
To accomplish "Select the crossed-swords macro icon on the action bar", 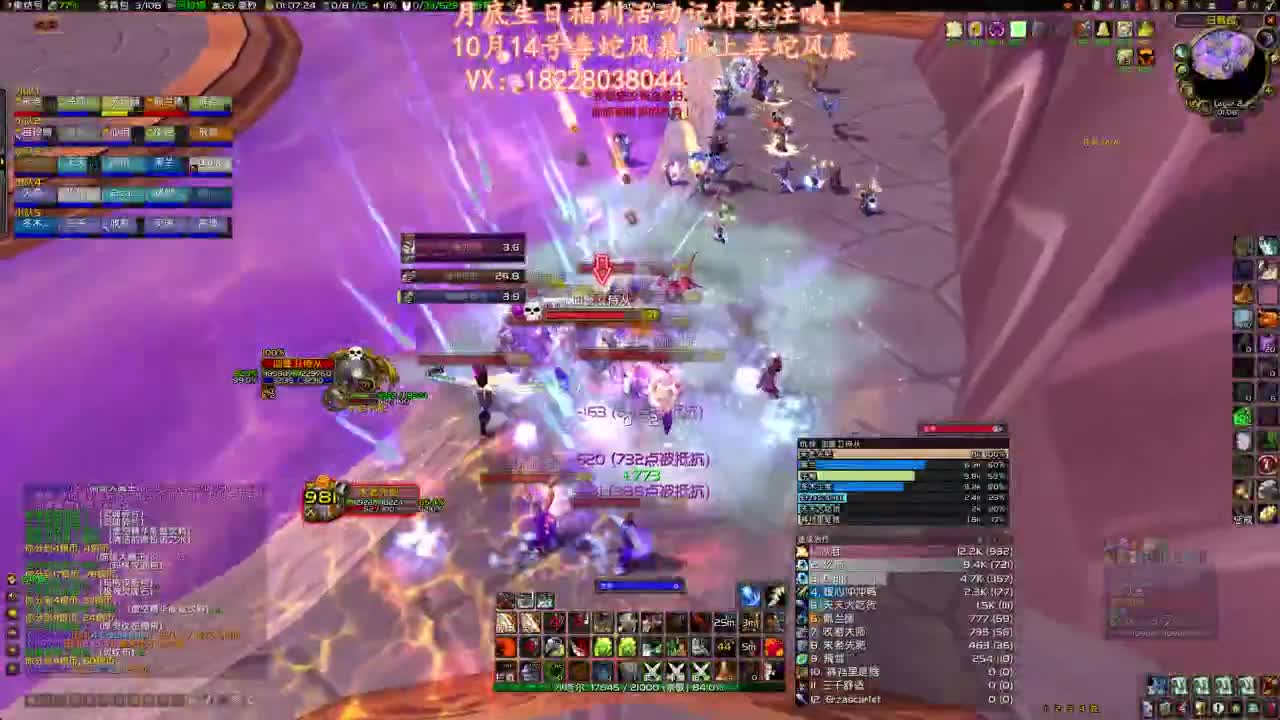I will tap(651, 671).
